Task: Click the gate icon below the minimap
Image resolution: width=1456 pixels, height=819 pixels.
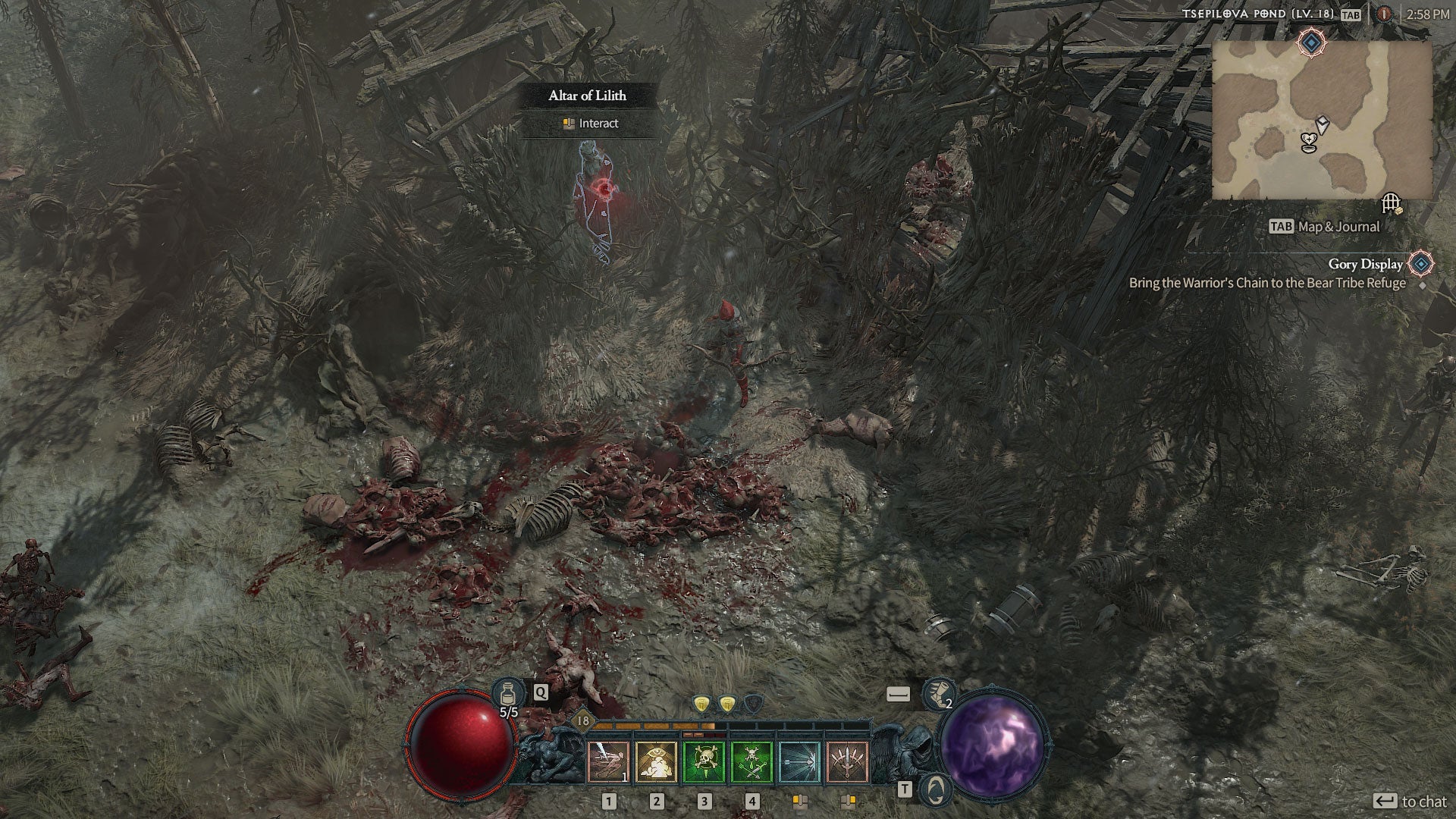Action: tap(1390, 203)
